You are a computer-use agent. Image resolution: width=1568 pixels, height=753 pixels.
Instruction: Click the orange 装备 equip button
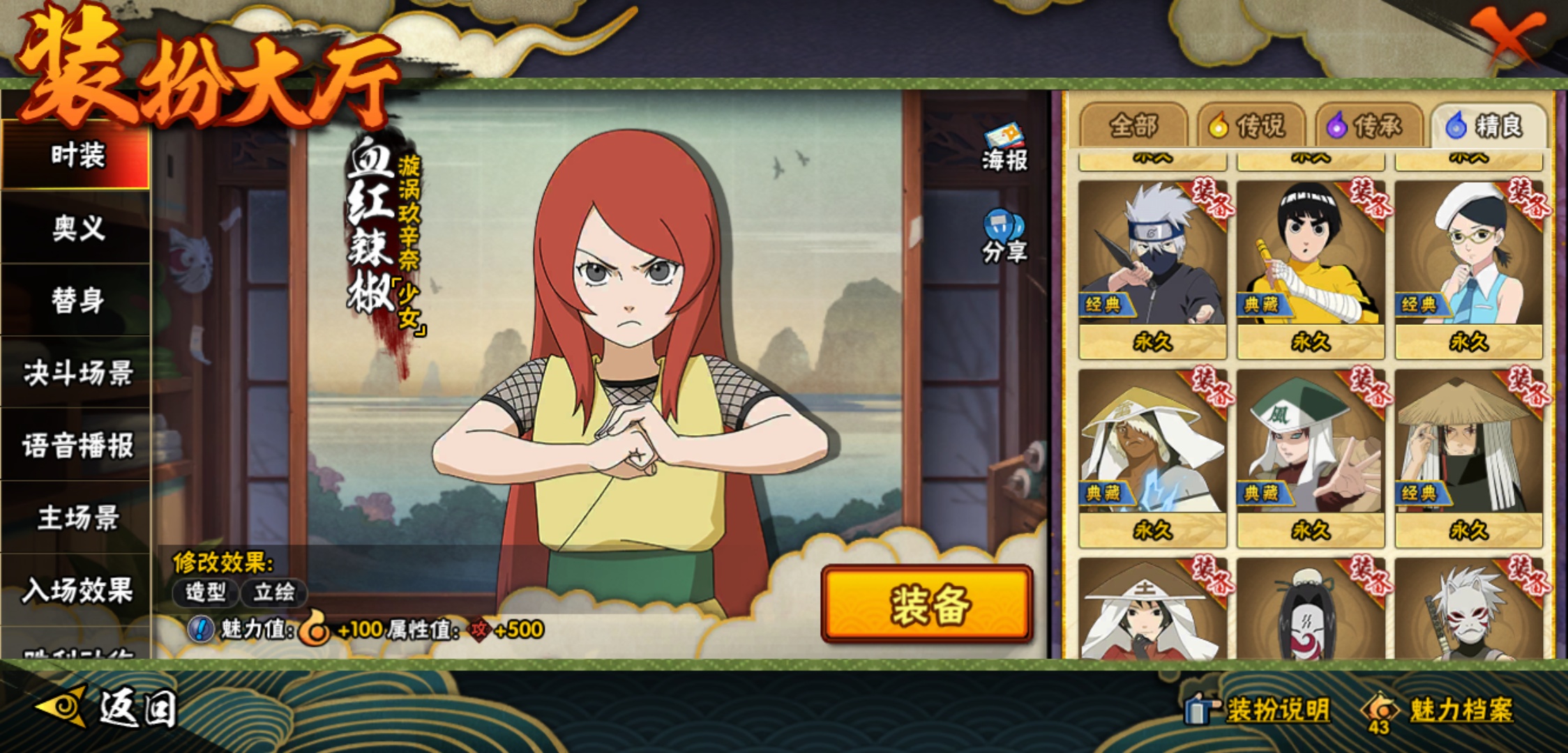[x=927, y=604]
